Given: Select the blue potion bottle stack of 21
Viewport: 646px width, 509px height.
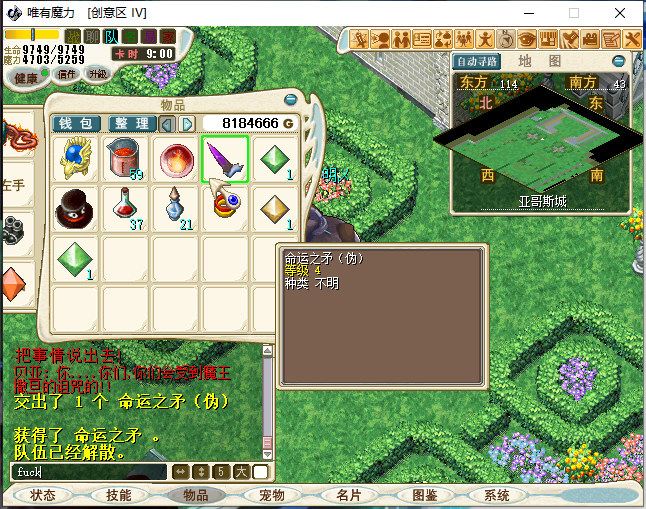Looking at the screenshot, I should (x=175, y=209).
